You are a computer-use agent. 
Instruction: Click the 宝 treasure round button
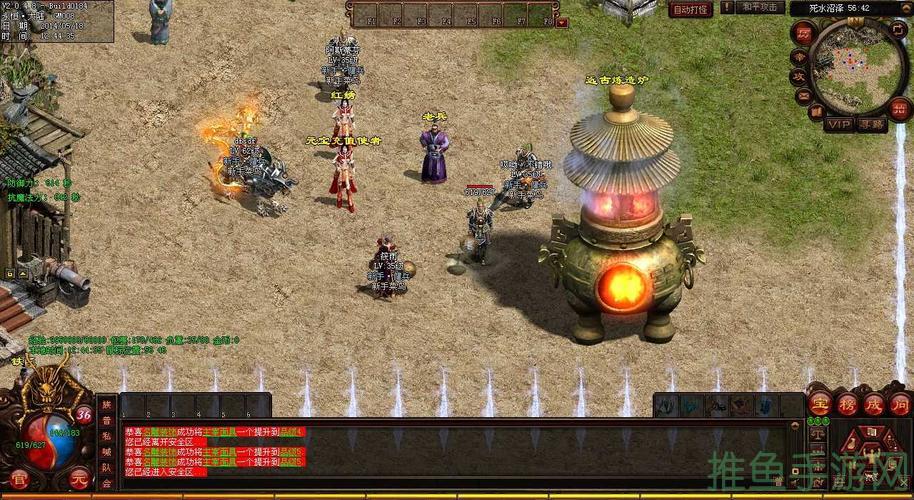tap(820, 405)
